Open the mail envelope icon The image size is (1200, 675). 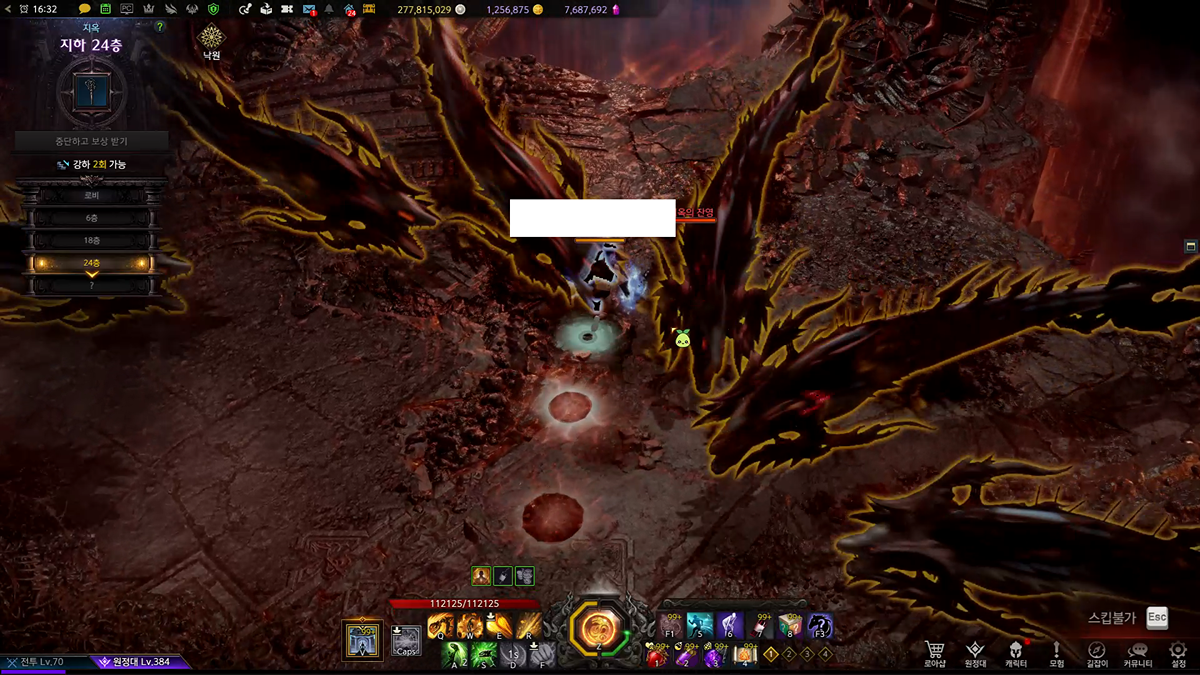click(x=309, y=9)
